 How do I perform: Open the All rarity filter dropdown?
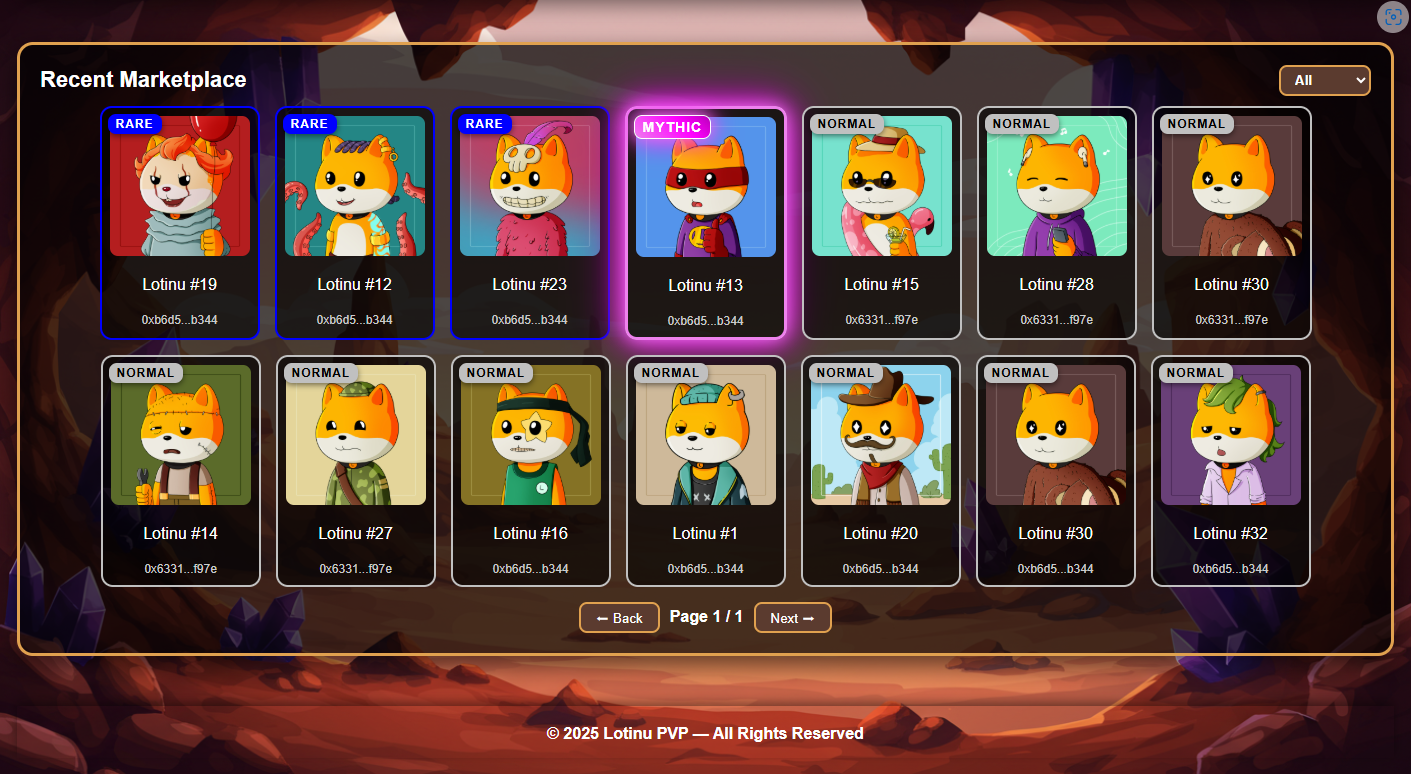click(x=1324, y=80)
